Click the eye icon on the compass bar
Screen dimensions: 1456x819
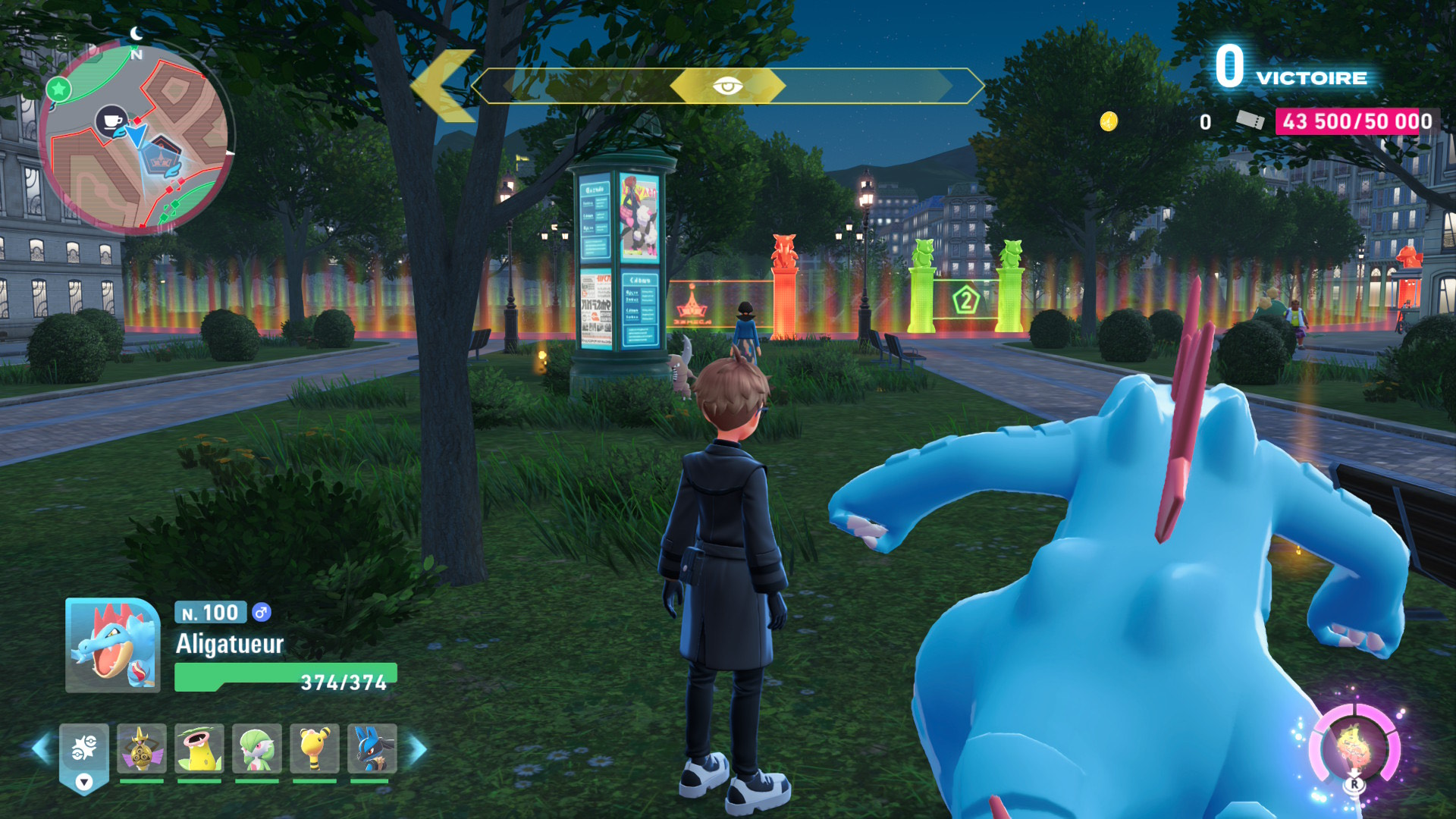727,86
